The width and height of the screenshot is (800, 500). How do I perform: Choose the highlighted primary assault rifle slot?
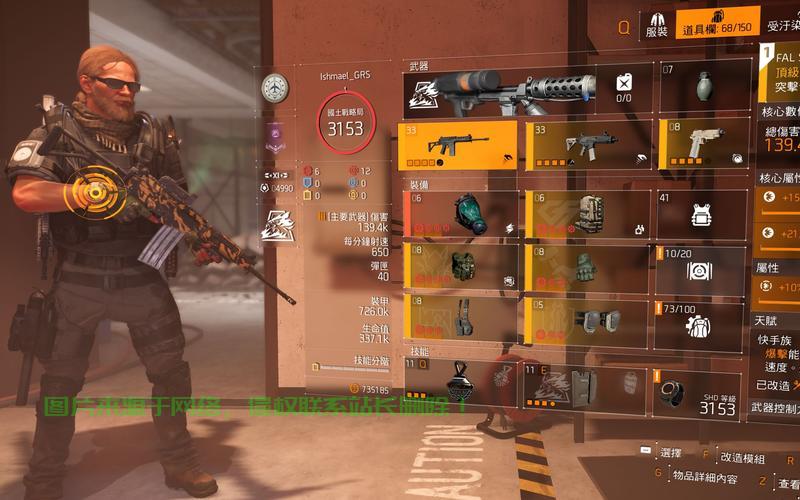[460, 146]
